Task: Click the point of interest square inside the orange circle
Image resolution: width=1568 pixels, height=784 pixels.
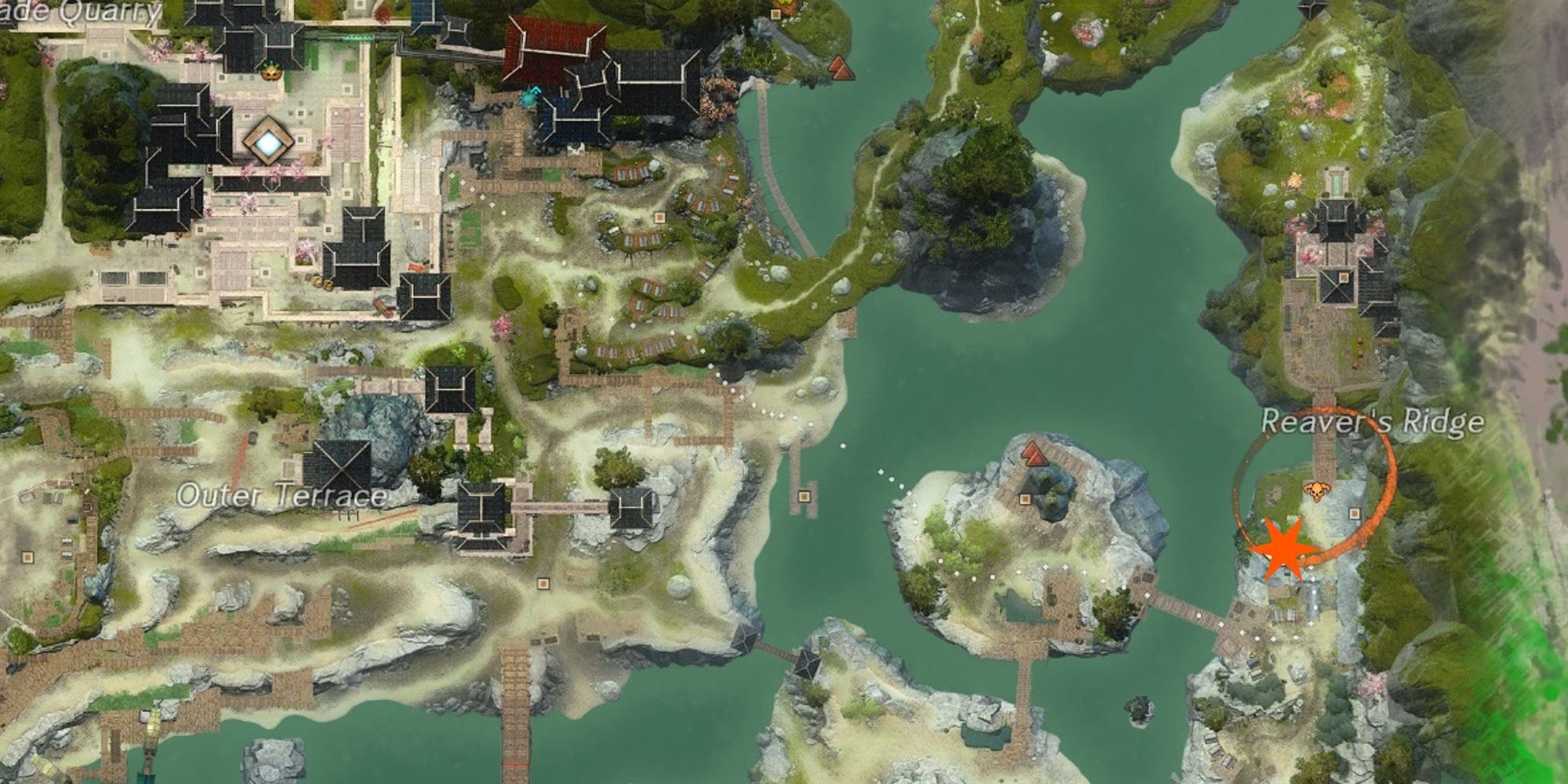Action: [x=1355, y=514]
